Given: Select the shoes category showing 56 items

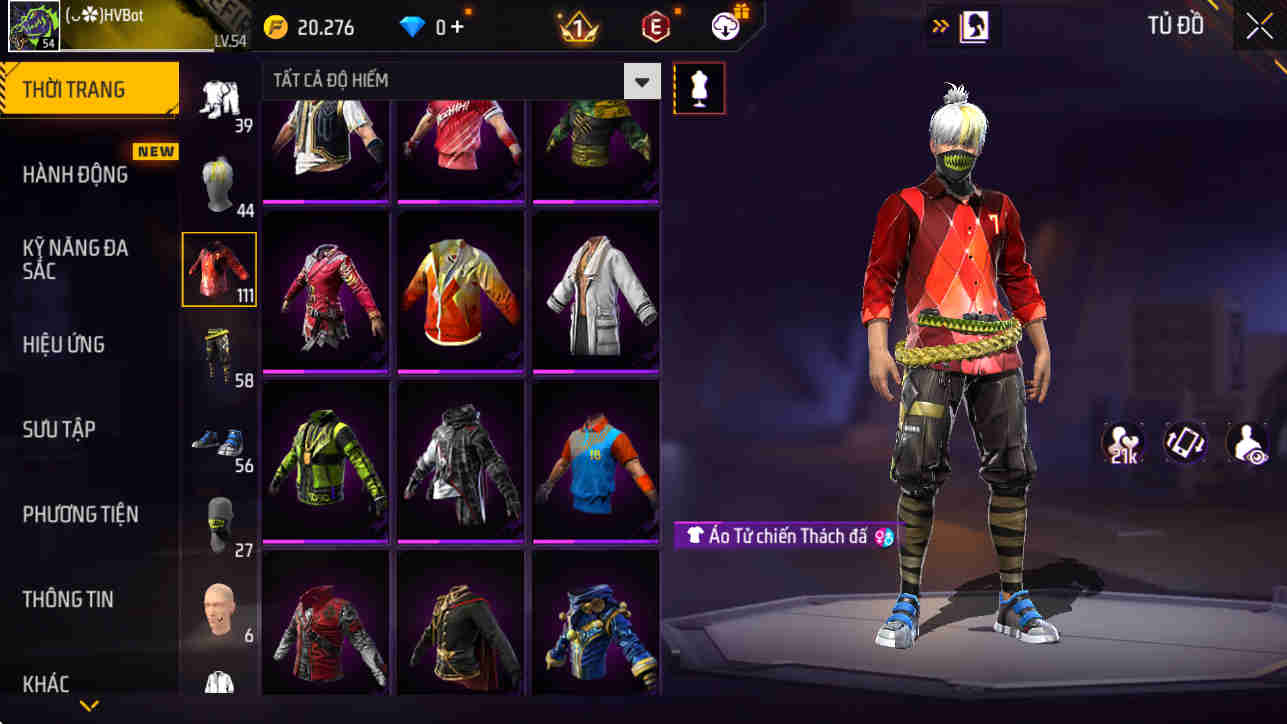Looking at the screenshot, I should point(219,438).
